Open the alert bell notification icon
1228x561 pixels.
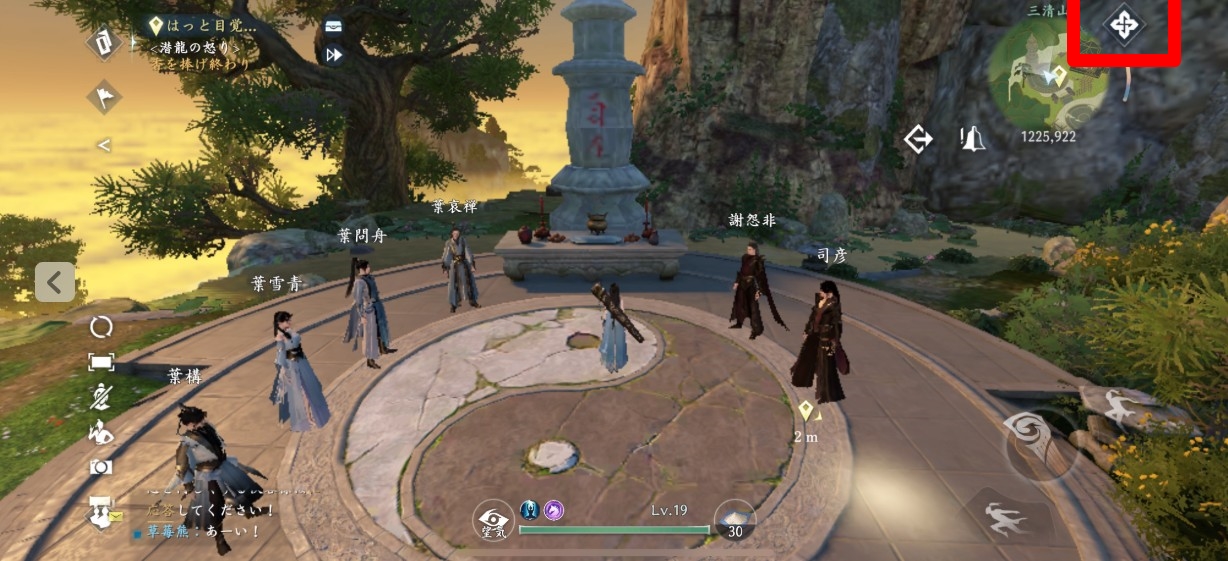coord(971,139)
